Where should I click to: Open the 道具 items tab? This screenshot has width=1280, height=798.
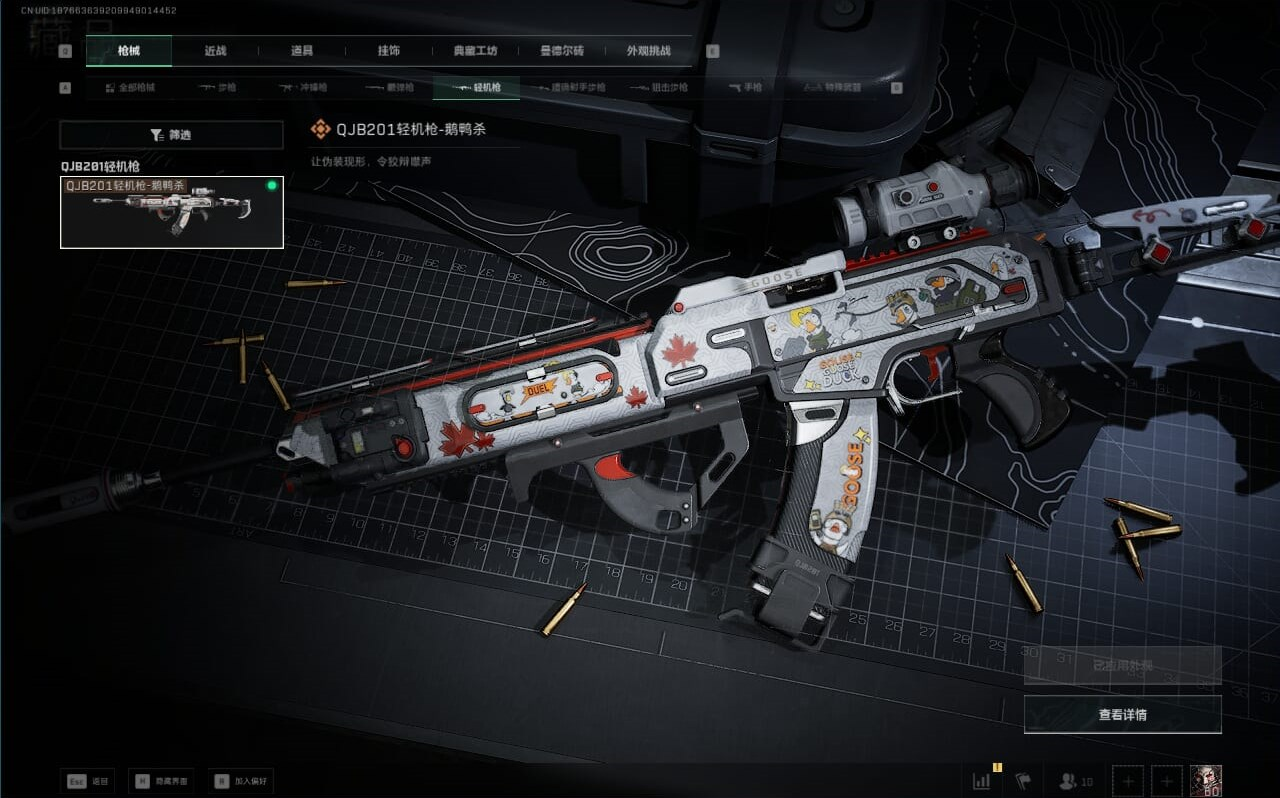(x=302, y=51)
